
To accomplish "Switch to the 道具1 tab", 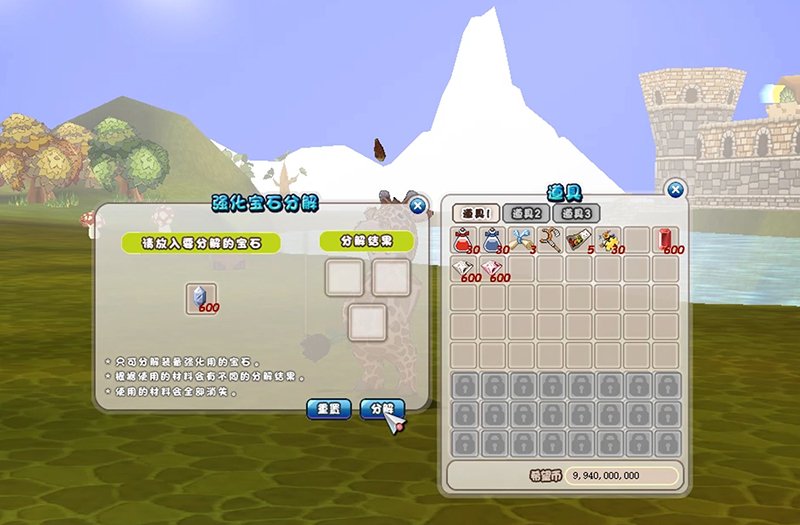I will point(476,213).
